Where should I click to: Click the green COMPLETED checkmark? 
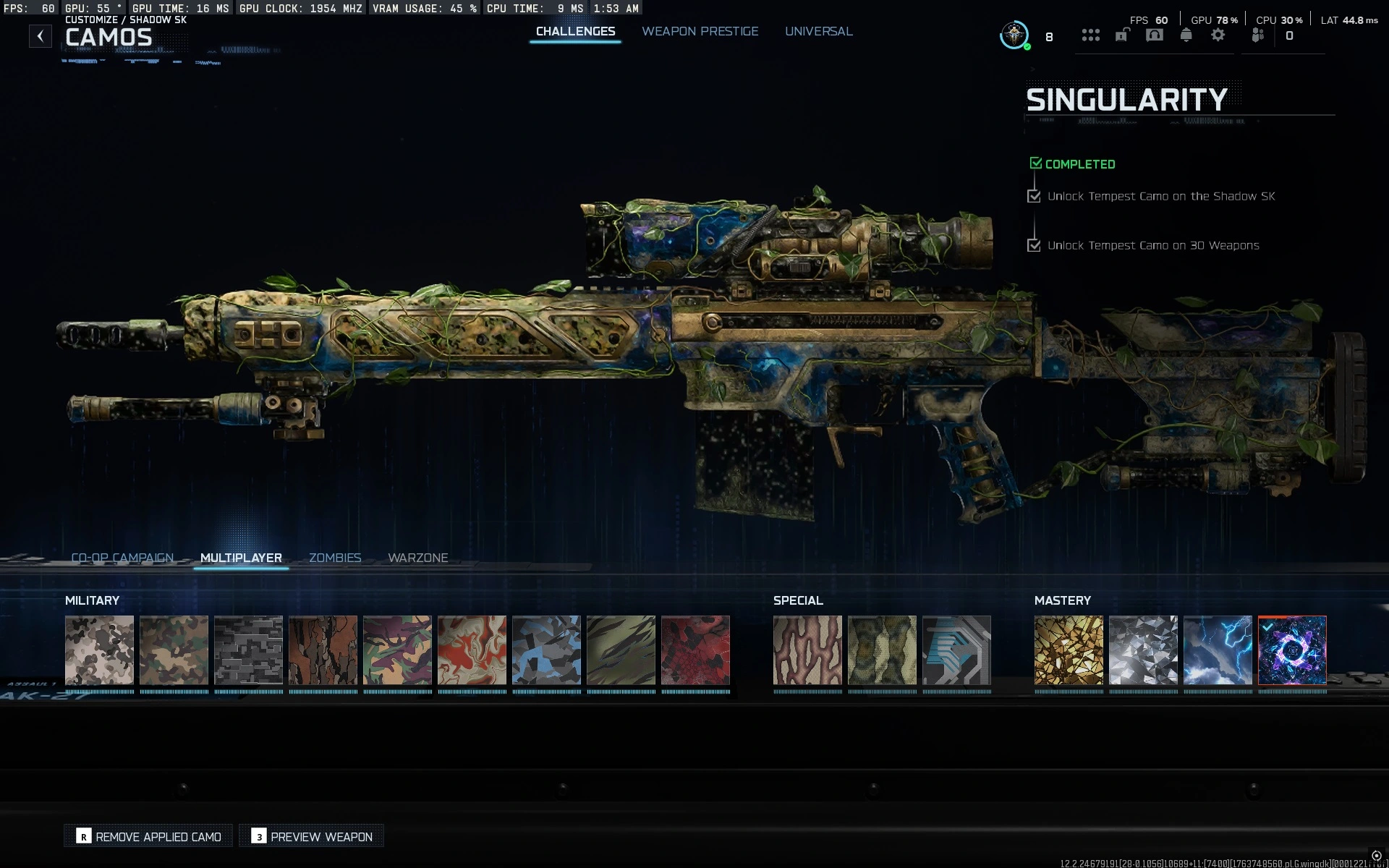pos(1036,163)
